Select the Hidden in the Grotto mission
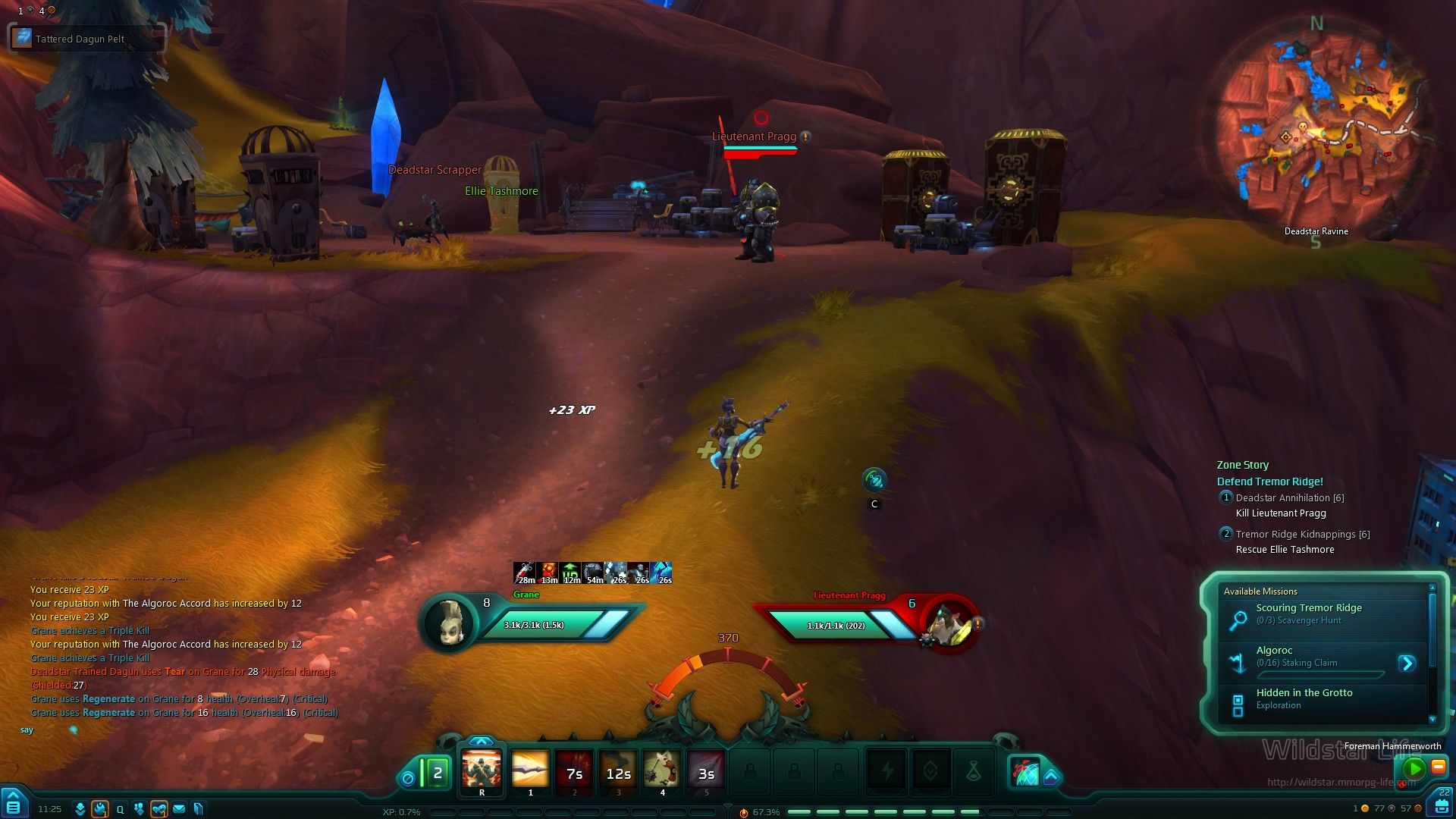 click(x=1304, y=698)
